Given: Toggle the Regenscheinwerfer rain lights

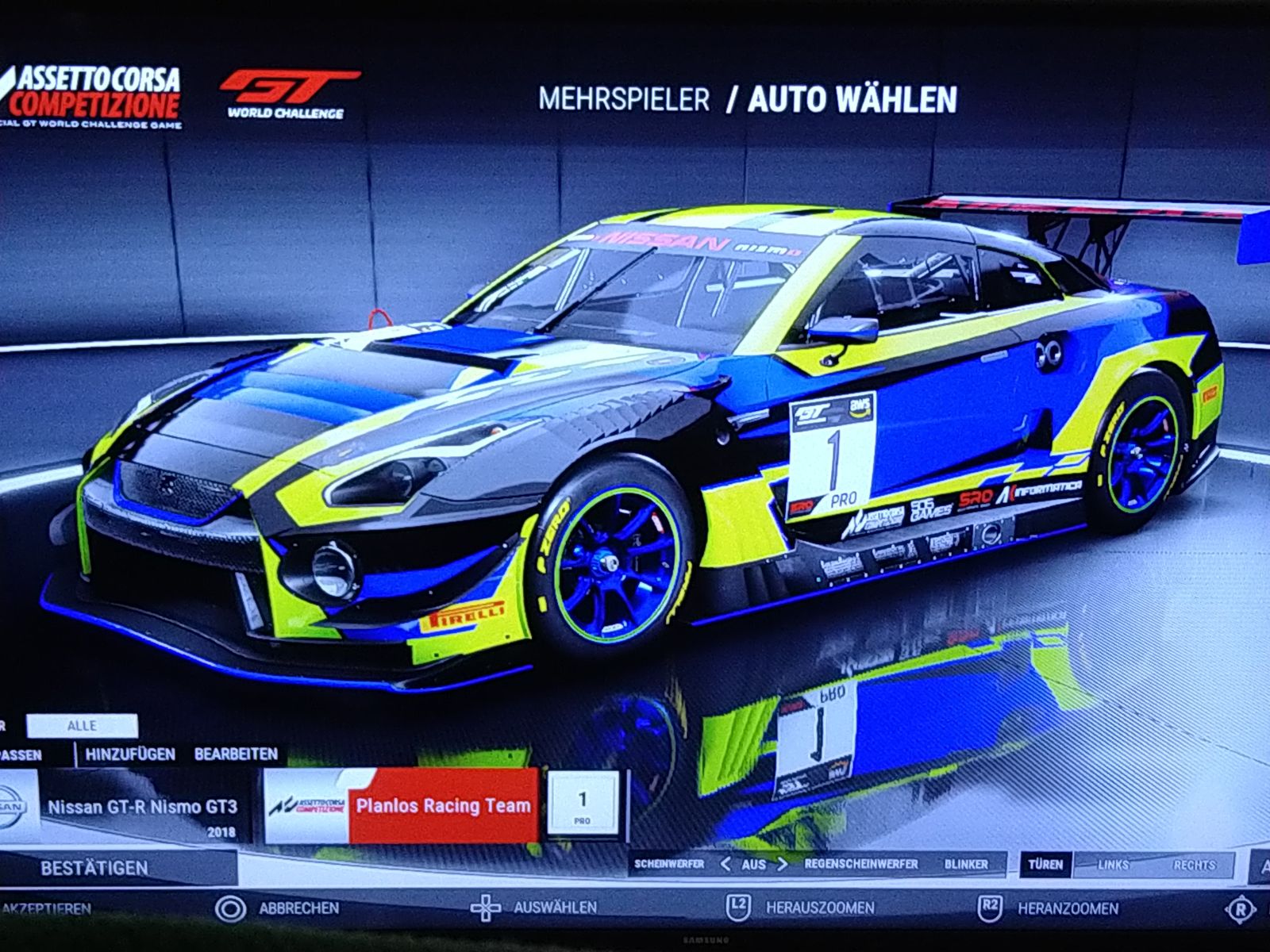Looking at the screenshot, I should click(x=860, y=864).
